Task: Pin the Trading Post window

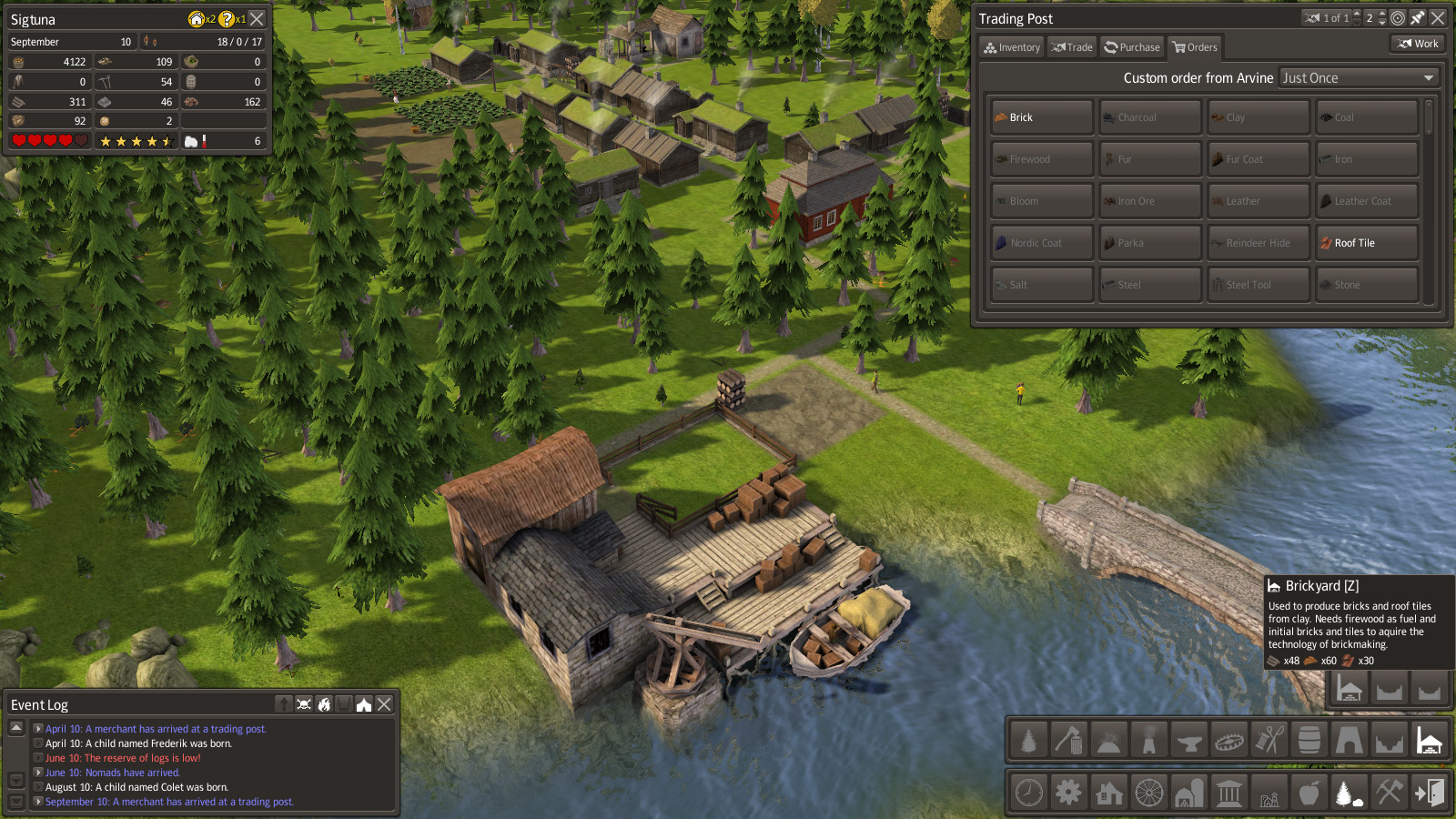Action: (1418, 18)
